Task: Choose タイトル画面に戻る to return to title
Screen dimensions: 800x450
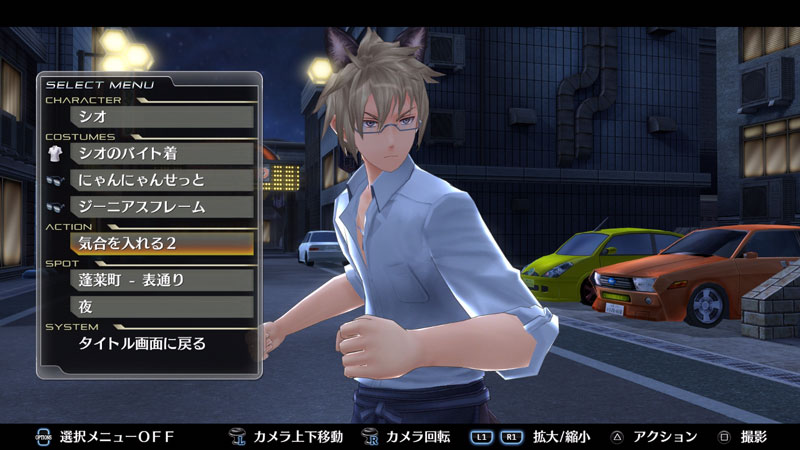Action: (160, 343)
